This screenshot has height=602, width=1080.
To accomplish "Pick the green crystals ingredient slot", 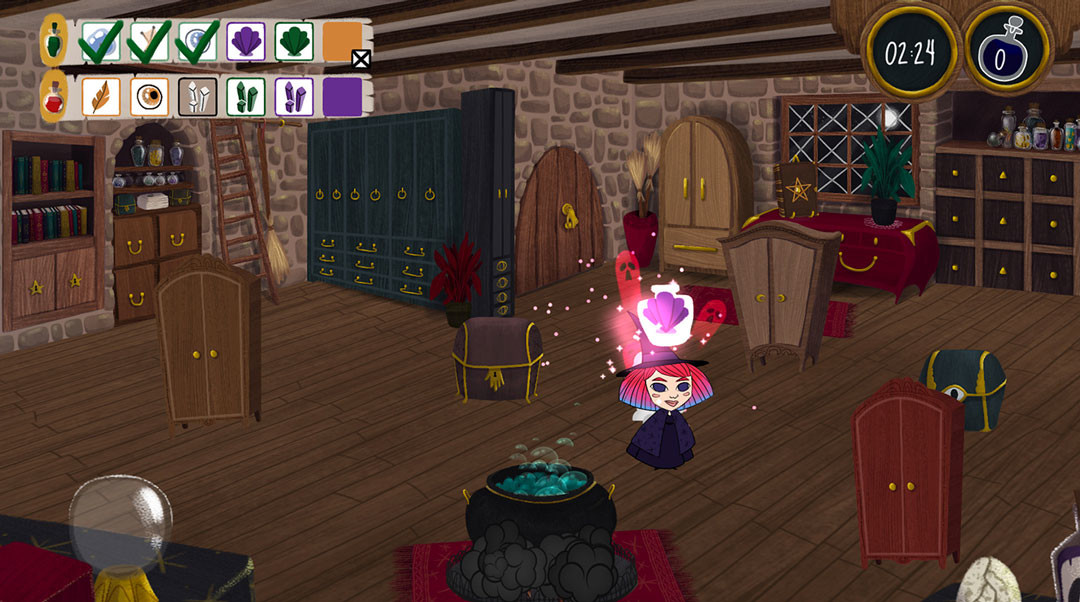I will pyautogui.click(x=246, y=97).
